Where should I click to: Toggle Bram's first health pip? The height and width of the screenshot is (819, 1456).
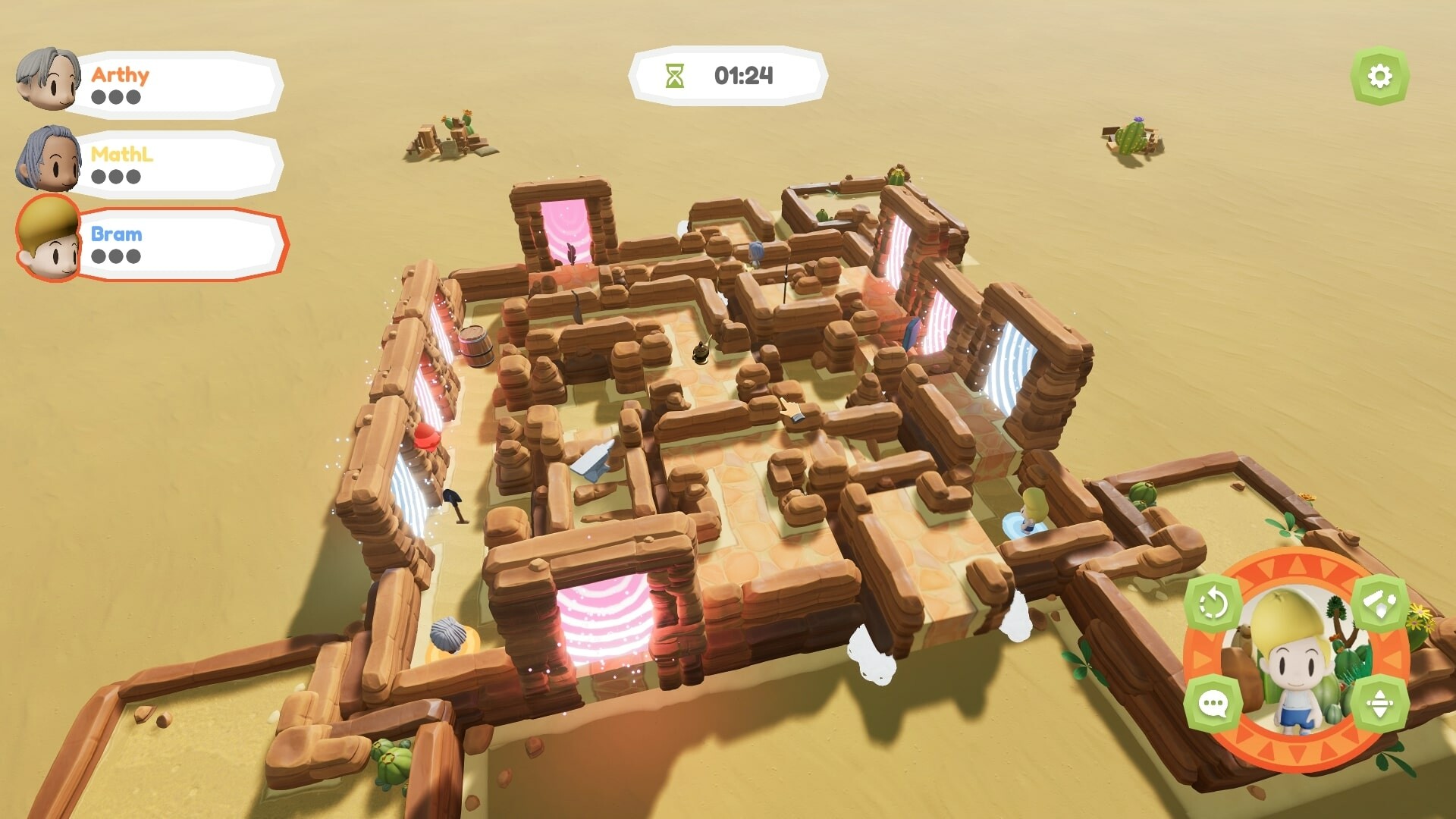pyautogui.click(x=100, y=256)
